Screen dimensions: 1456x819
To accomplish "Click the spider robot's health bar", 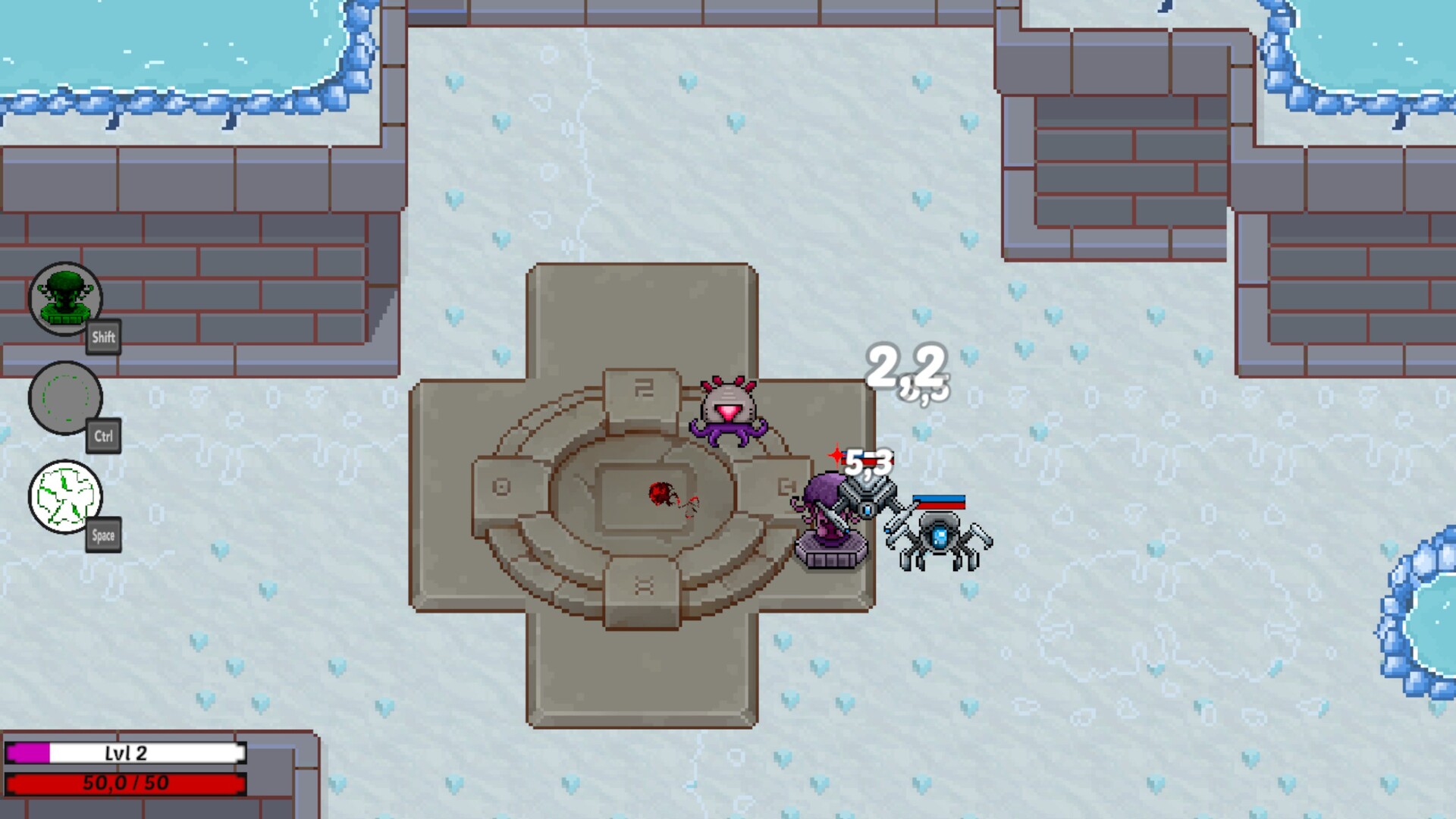I will pos(940,500).
